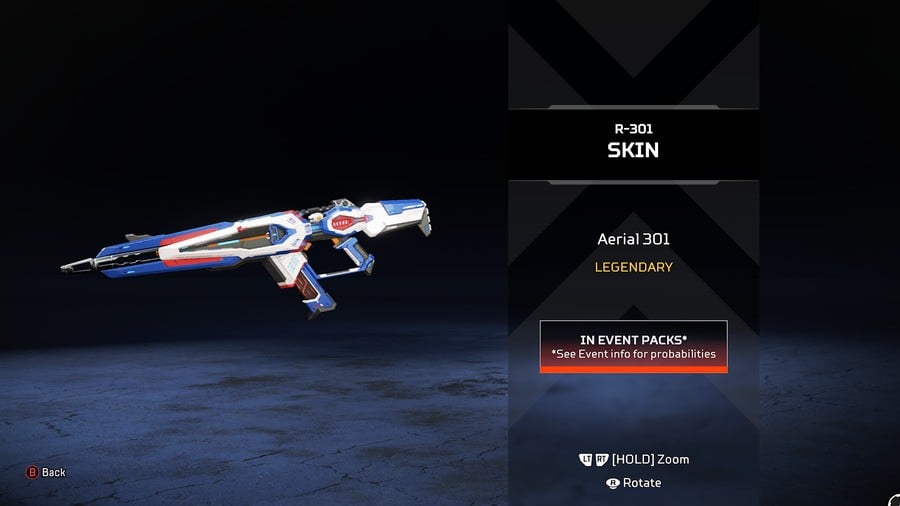Image resolution: width=900 pixels, height=506 pixels.
Task: Open the In Event Packs info box
Action: point(633,346)
